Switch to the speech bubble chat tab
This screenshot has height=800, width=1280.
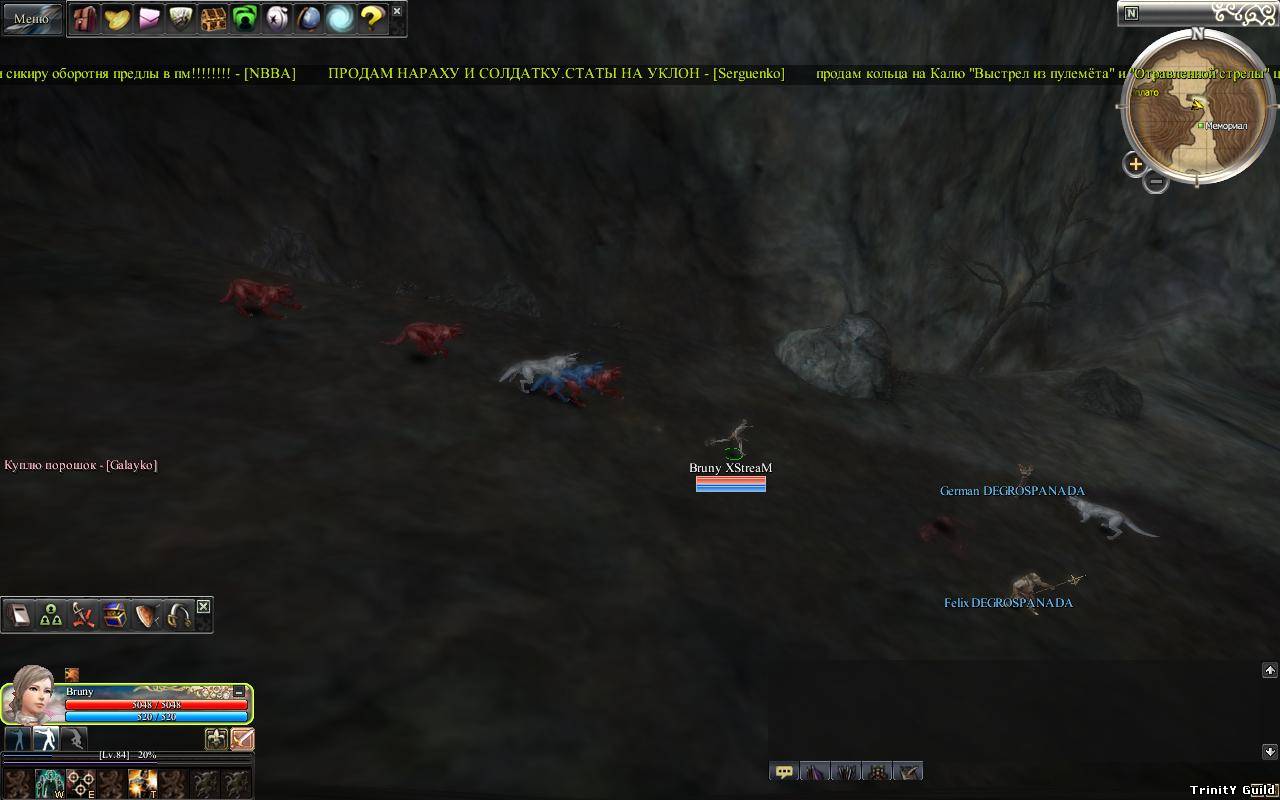784,772
